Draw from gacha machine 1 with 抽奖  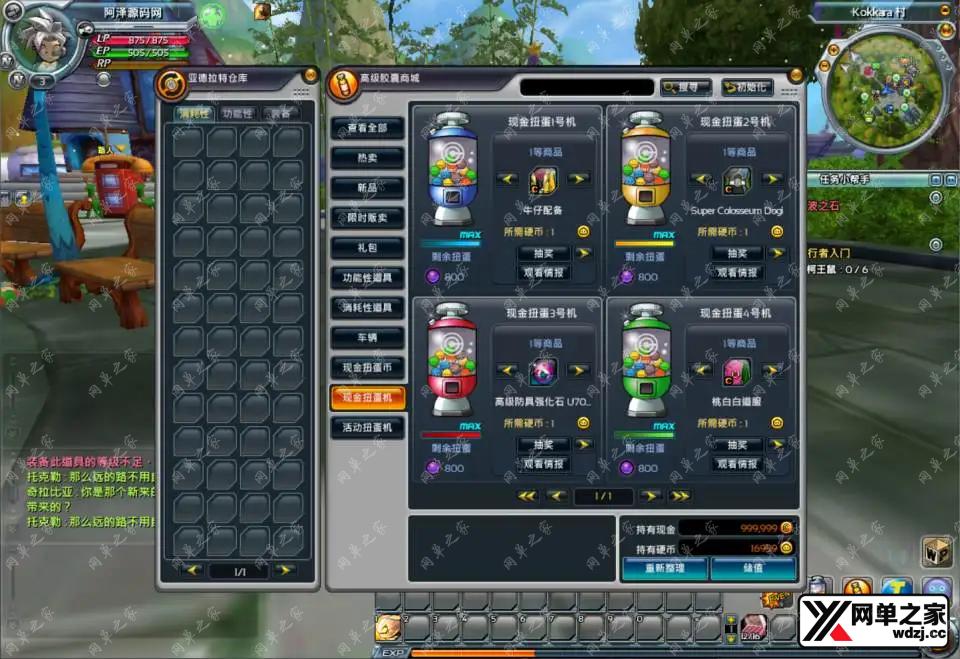(x=542, y=253)
